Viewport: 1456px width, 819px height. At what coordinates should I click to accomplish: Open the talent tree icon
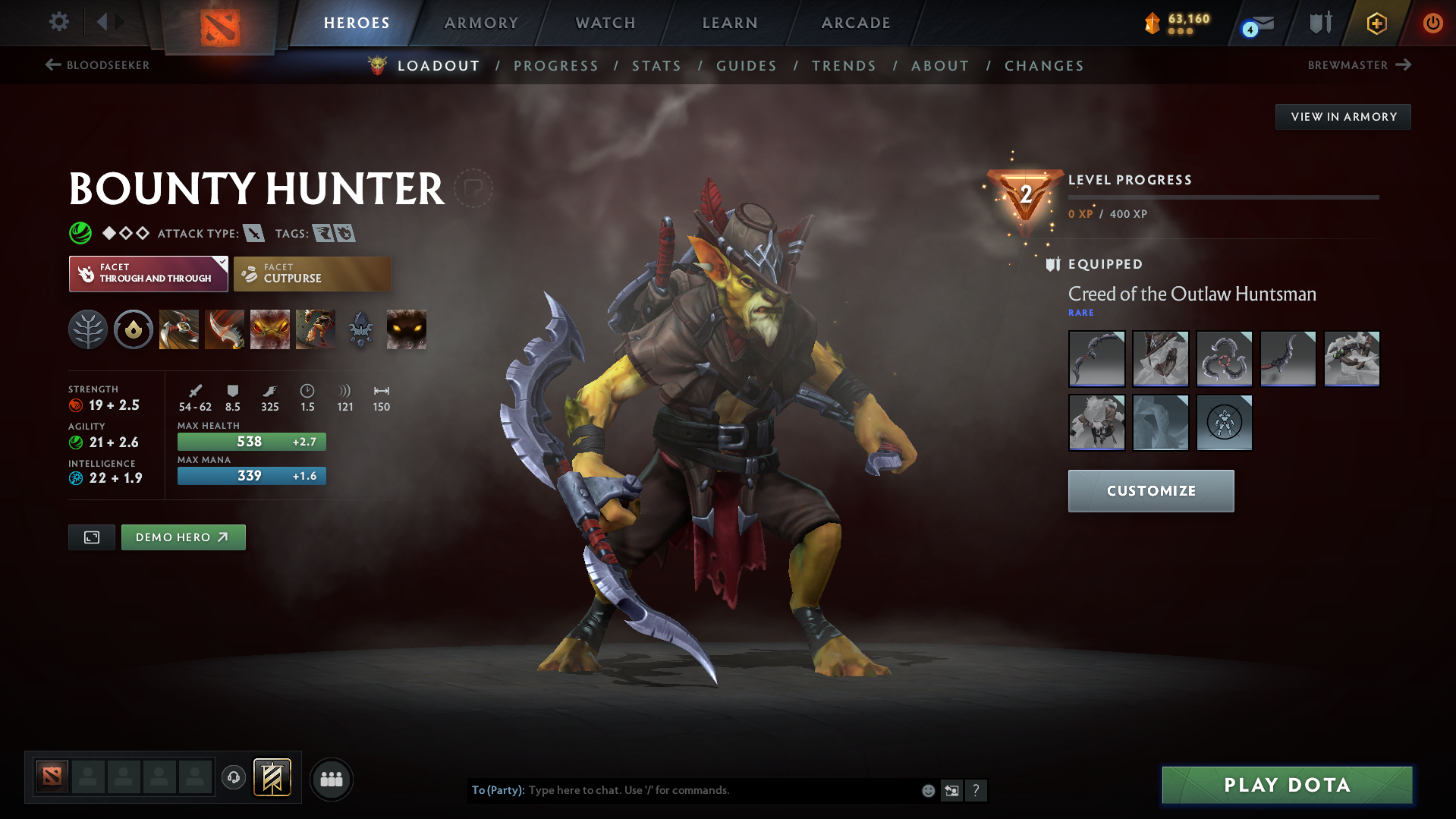click(x=88, y=329)
